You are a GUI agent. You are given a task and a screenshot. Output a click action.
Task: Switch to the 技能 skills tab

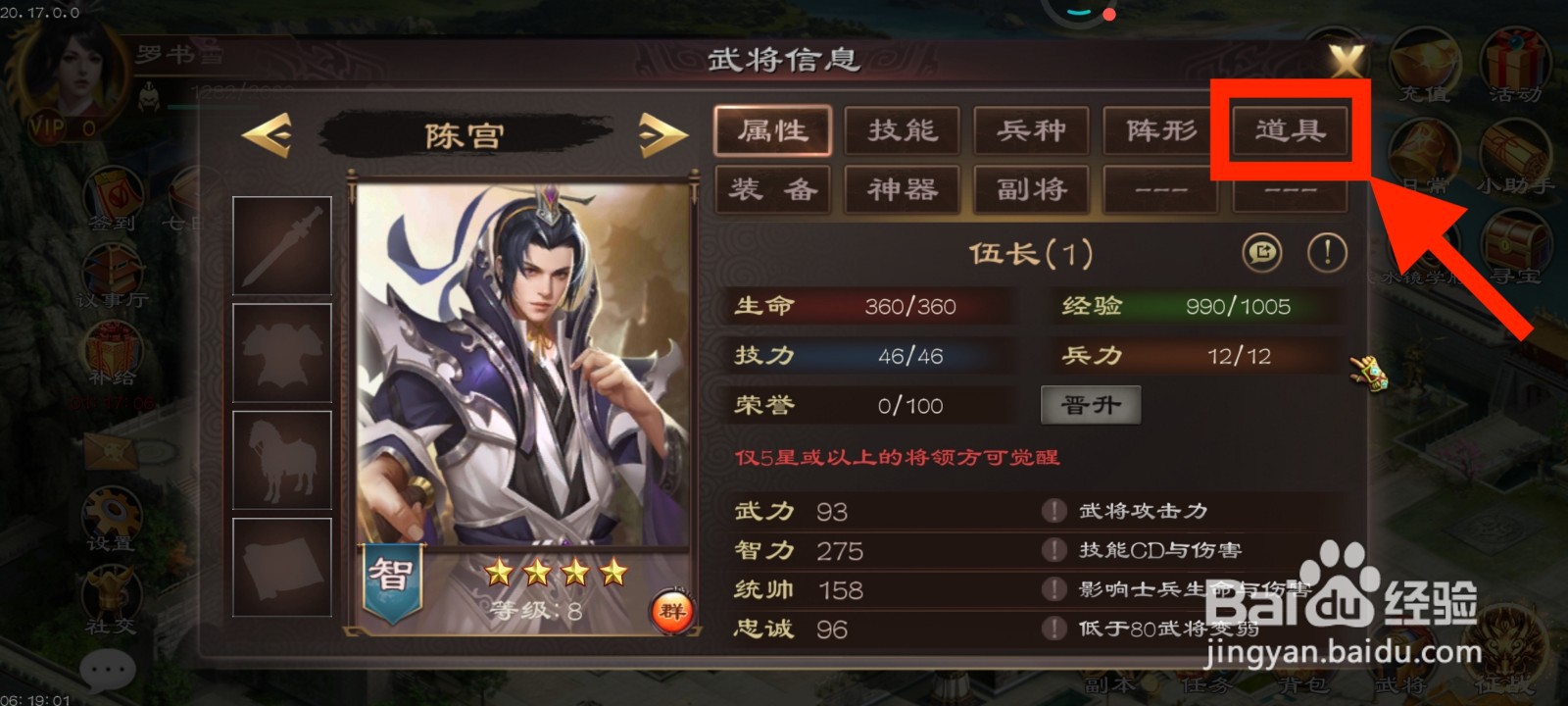(x=902, y=130)
